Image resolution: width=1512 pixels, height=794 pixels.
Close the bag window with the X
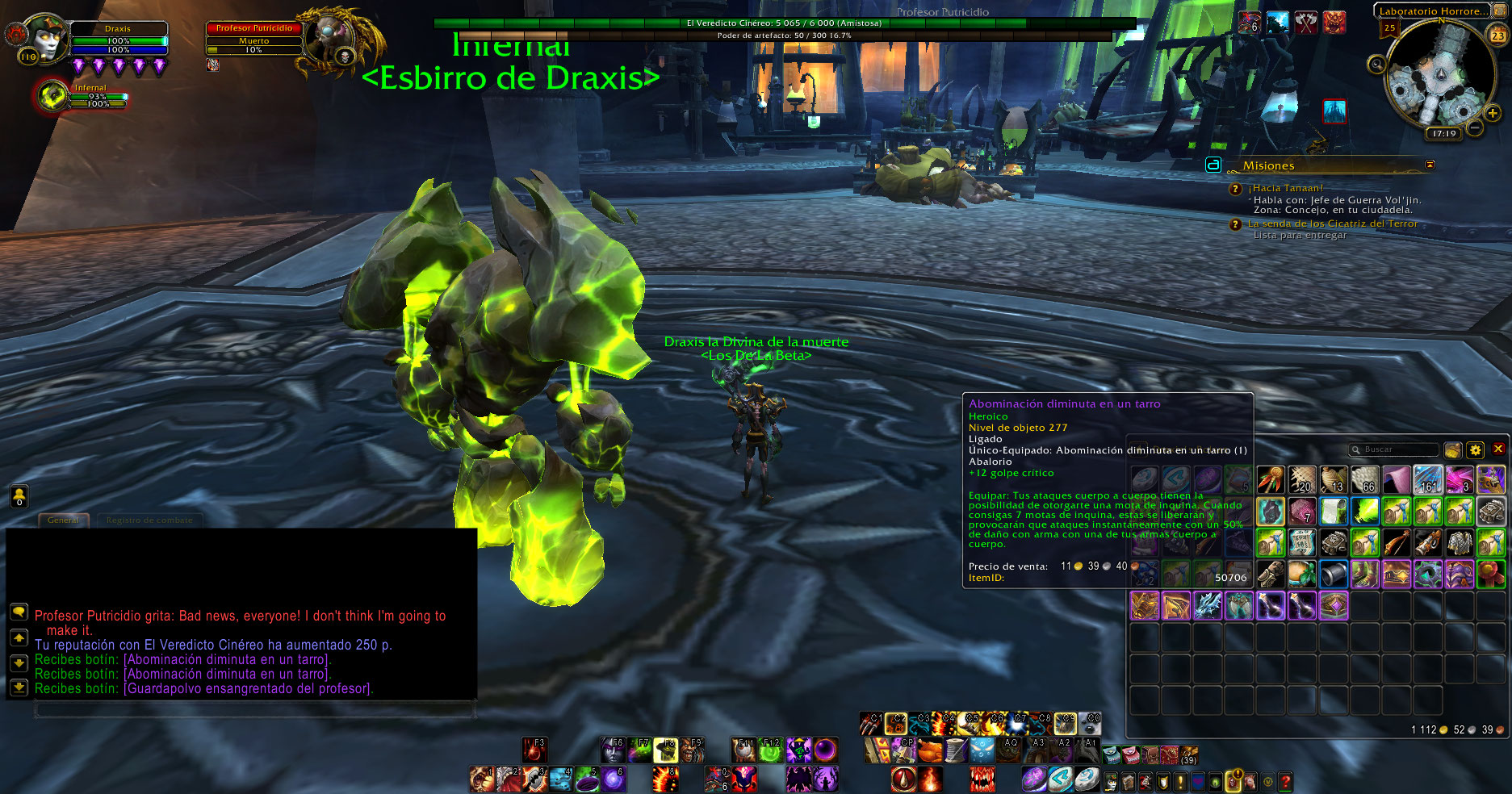pyautogui.click(x=1498, y=449)
